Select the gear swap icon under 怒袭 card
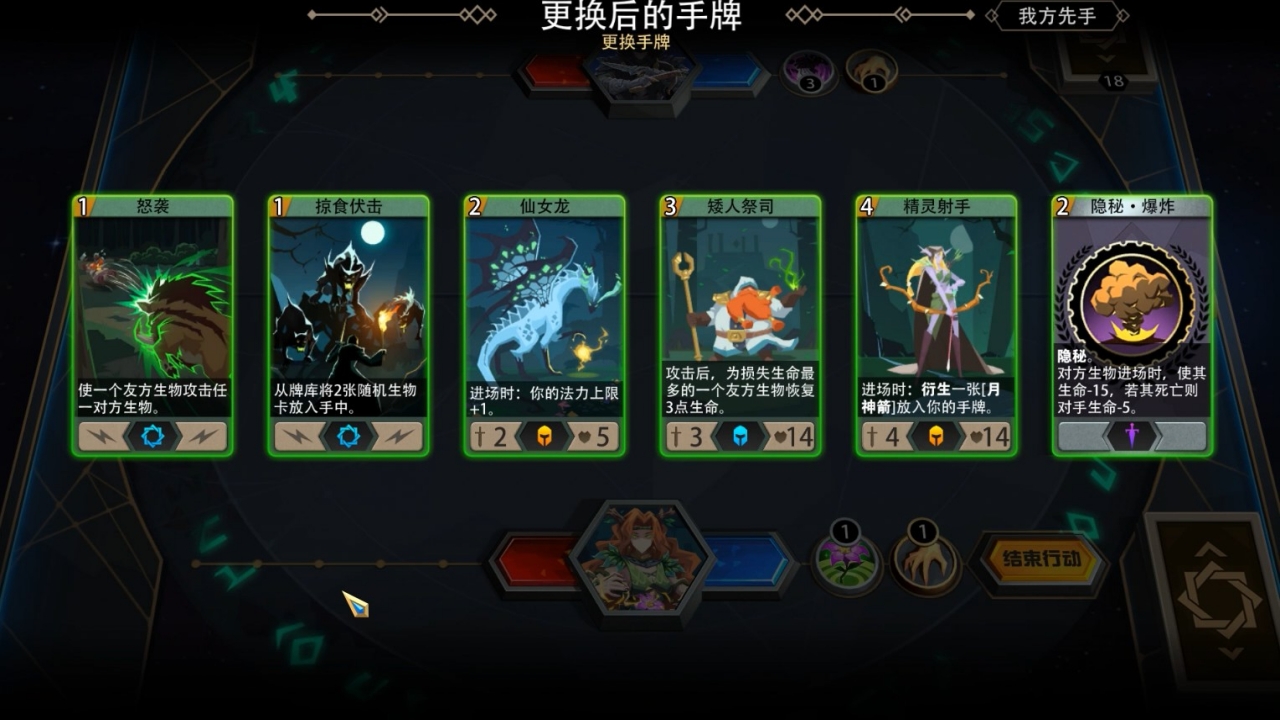Image resolution: width=1280 pixels, height=720 pixels. pos(152,435)
